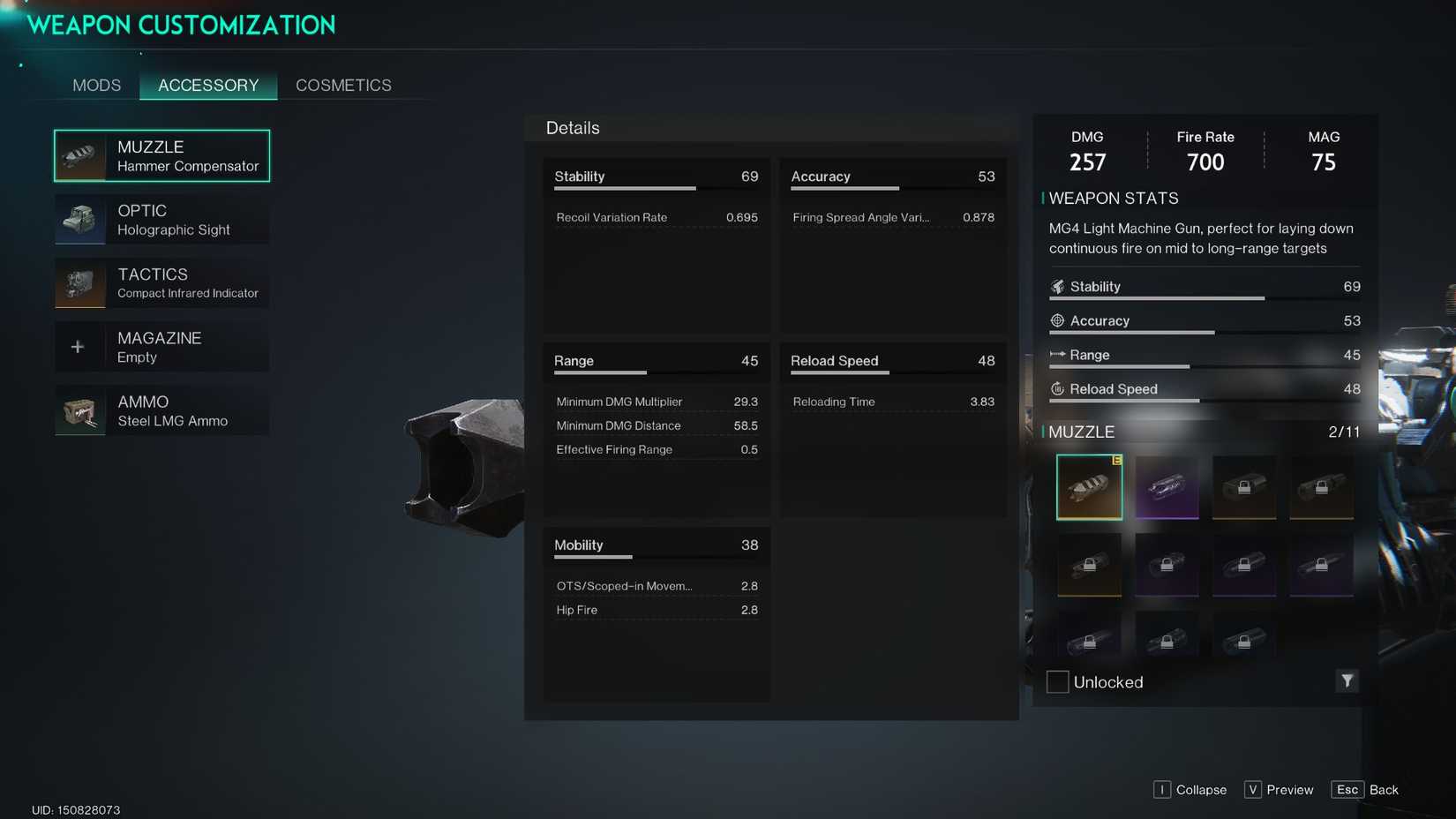Select the Hammer Compensator muzzle icon

[79, 155]
